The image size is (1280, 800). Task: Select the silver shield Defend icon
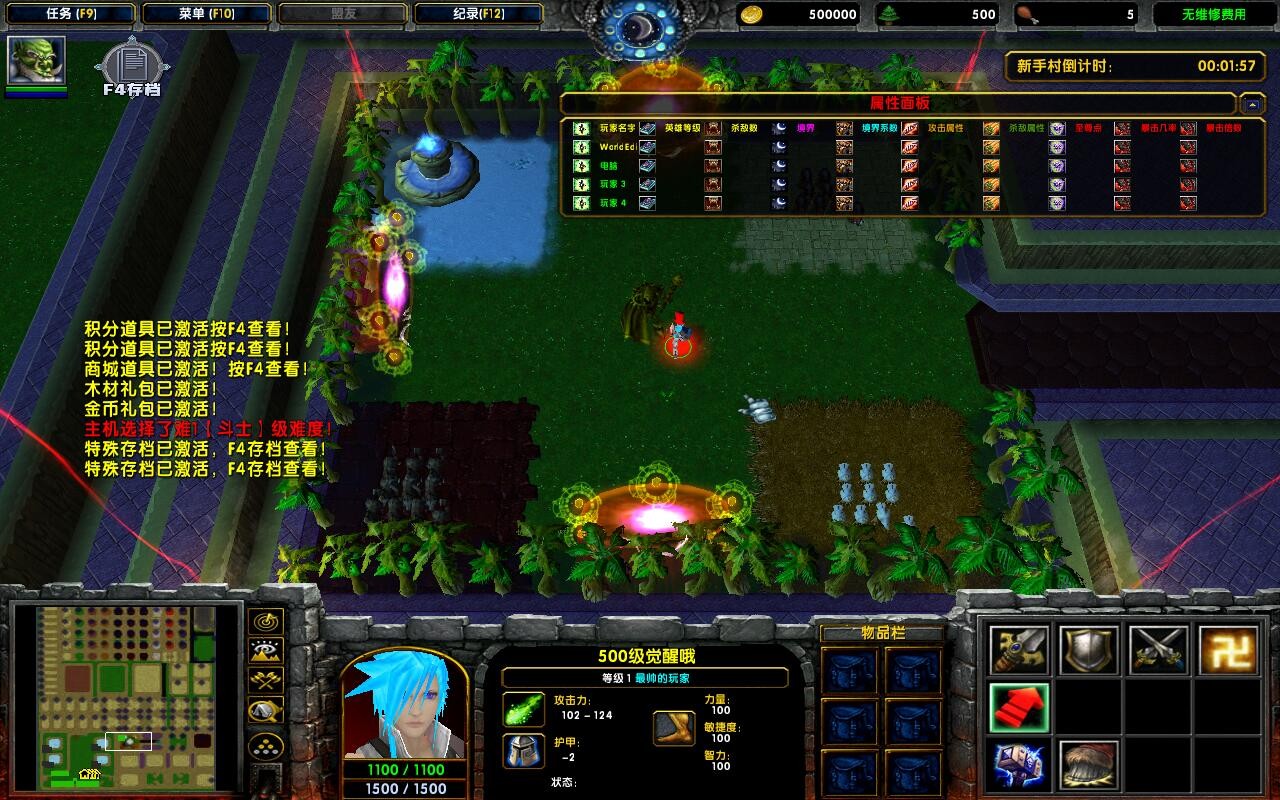(x=1089, y=648)
